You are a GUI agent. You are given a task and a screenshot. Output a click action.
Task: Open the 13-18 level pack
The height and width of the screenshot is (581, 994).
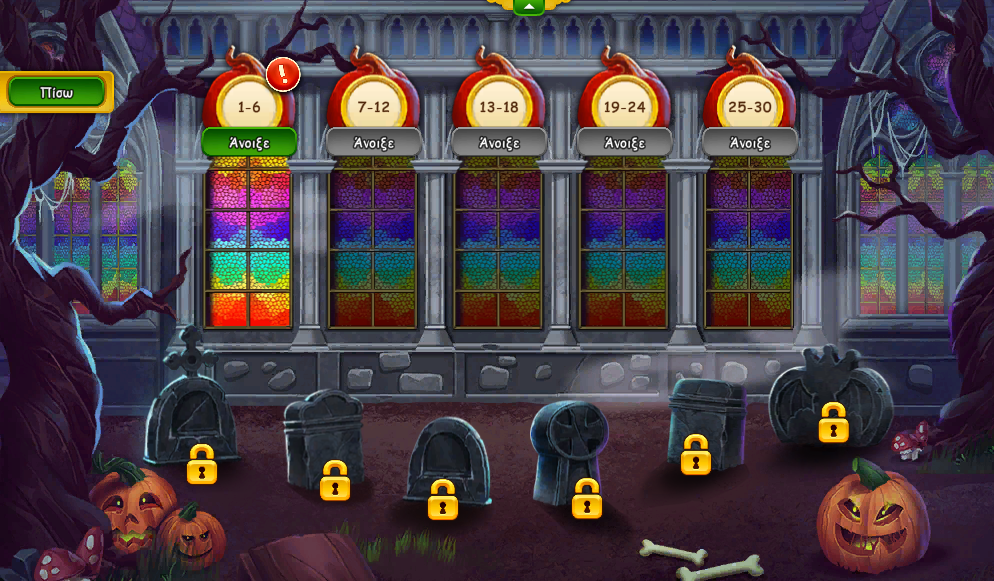[499, 142]
